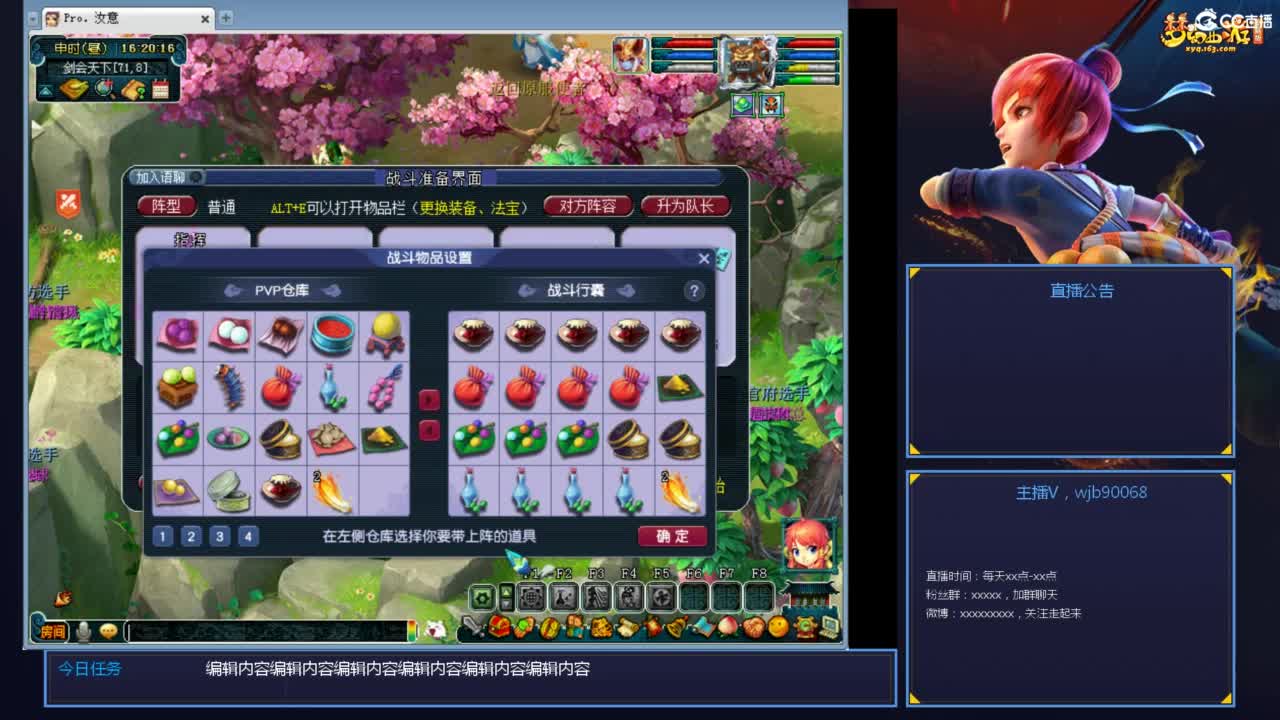1280x720 pixels.
Task: Open the minimap magnifier icon near the clock
Action: click(103, 88)
